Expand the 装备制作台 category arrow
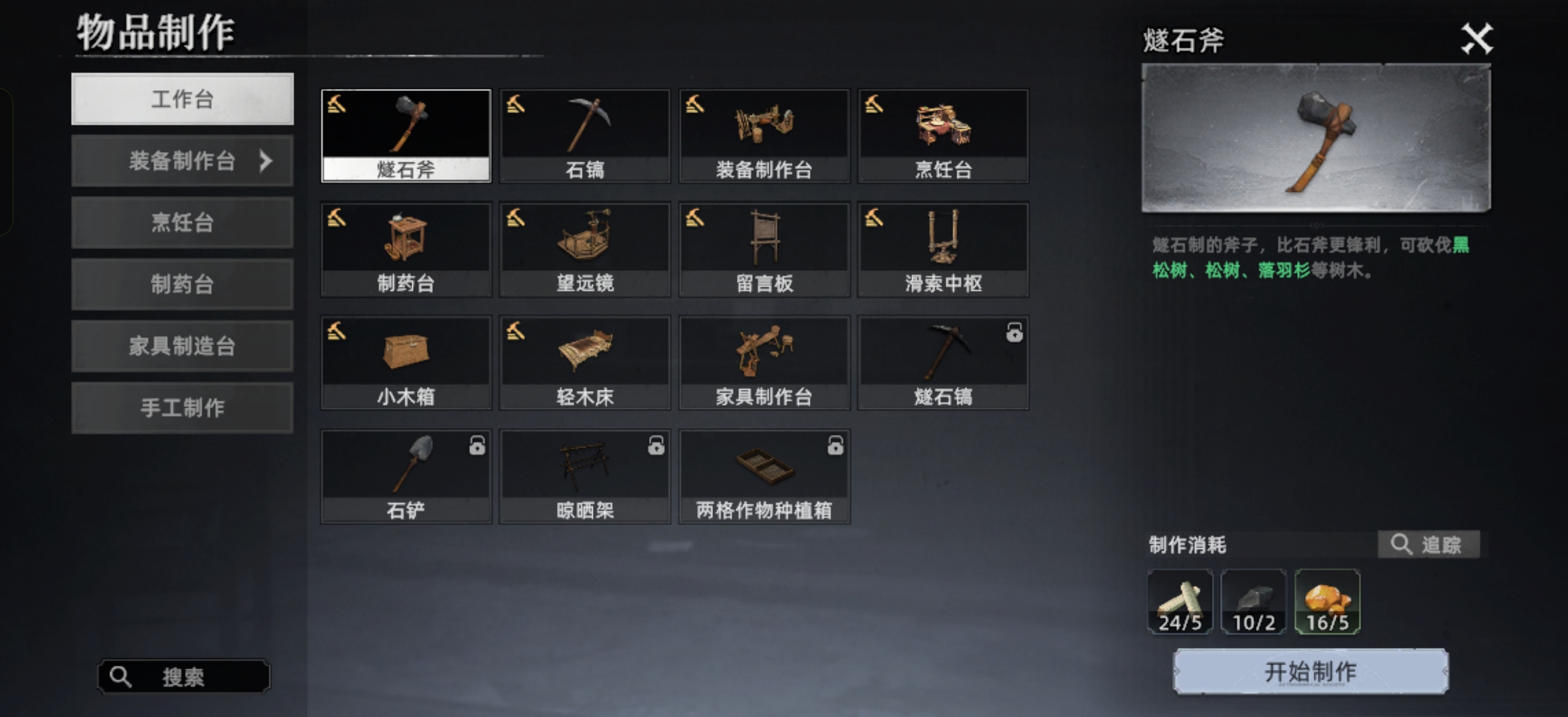This screenshot has height=717, width=1568. [x=266, y=161]
